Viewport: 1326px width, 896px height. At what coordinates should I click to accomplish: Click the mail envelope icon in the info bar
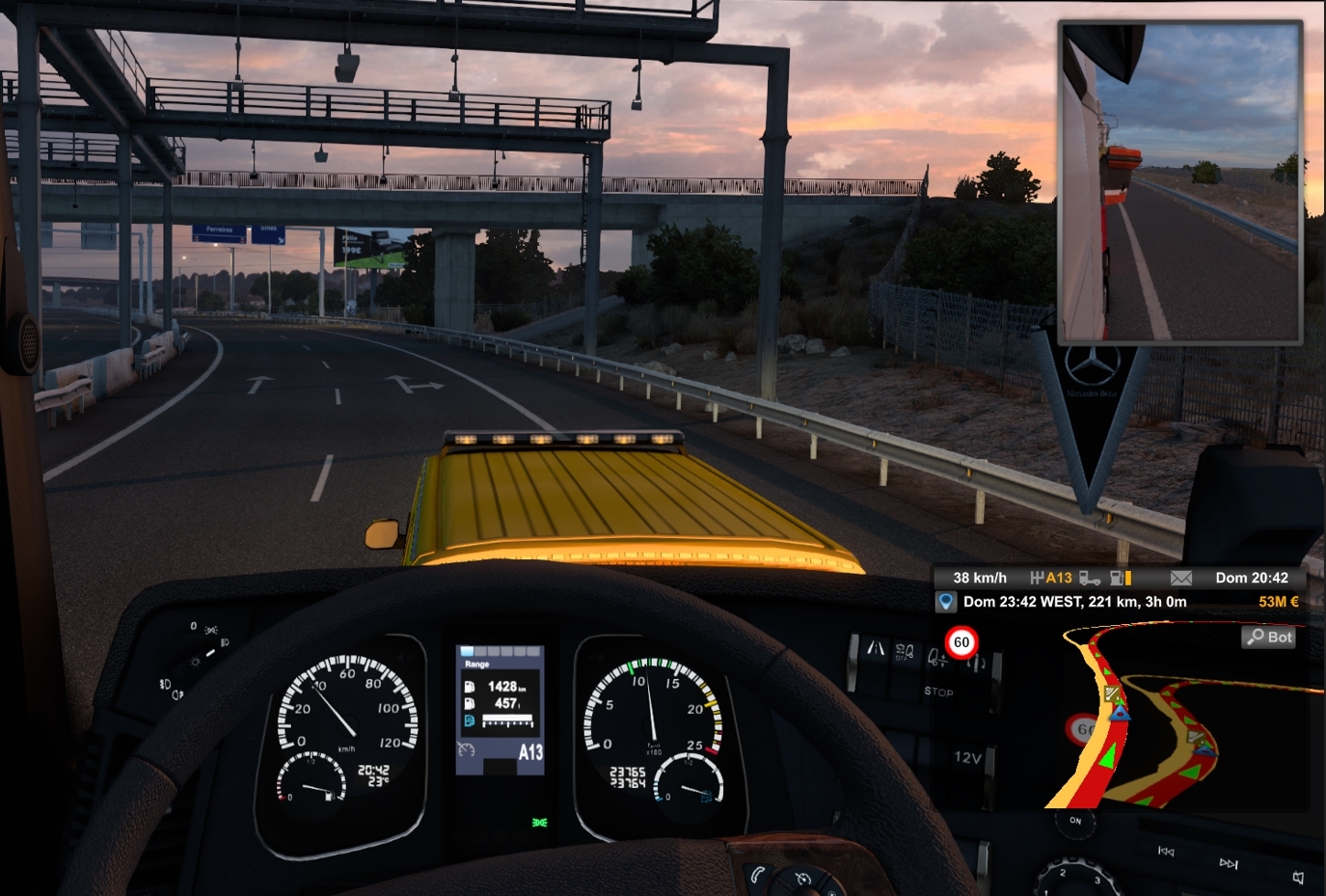point(1180,577)
